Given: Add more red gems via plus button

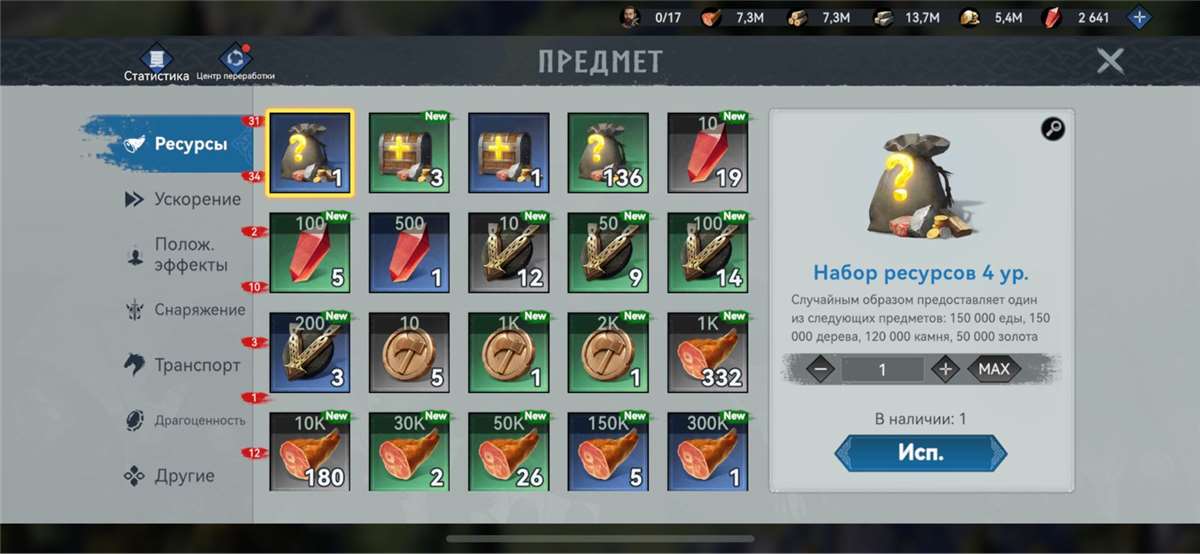Looking at the screenshot, I should point(1138,17).
